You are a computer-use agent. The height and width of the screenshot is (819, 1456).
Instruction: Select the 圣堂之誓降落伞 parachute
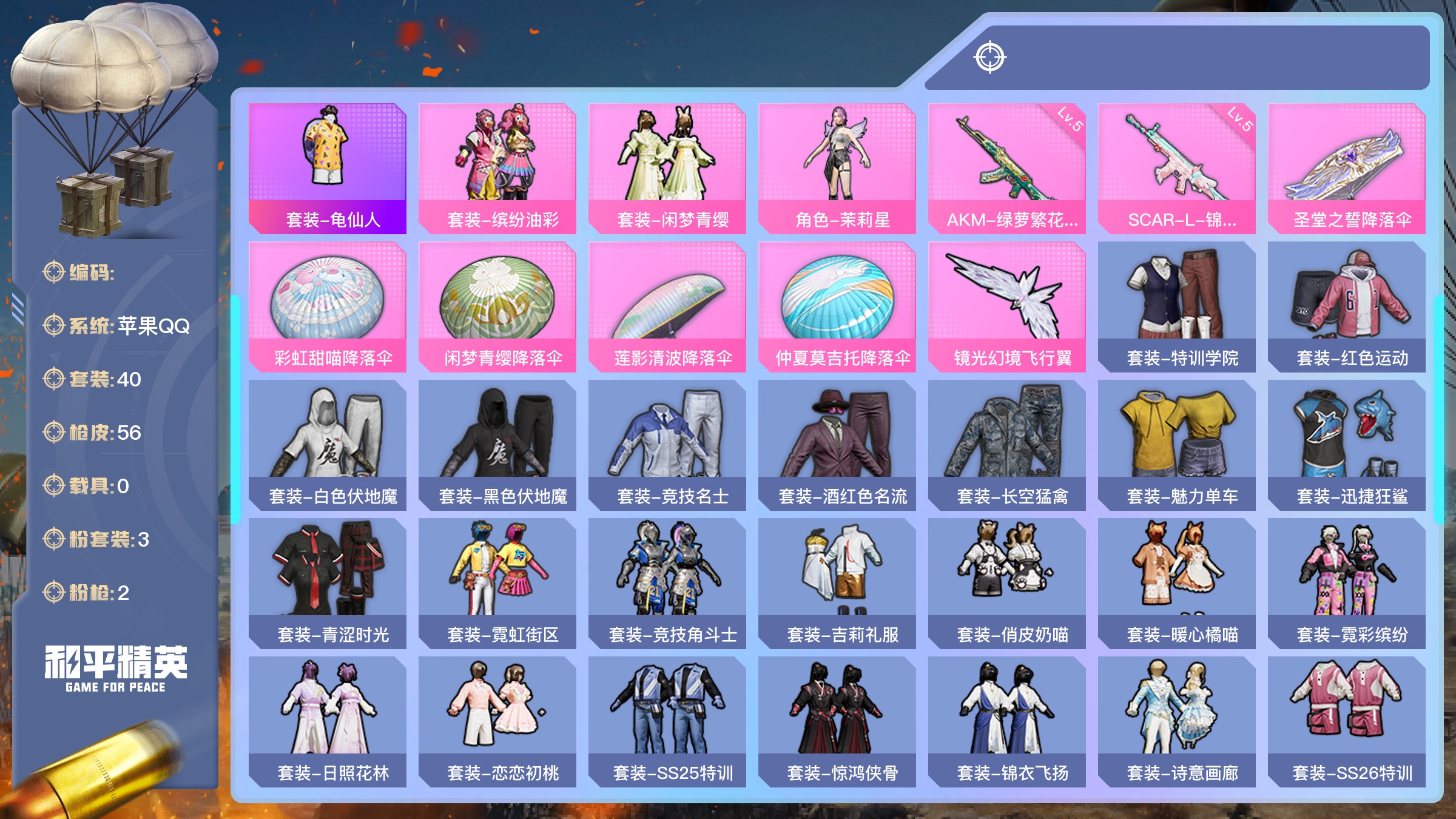[x=1347, y=168]
